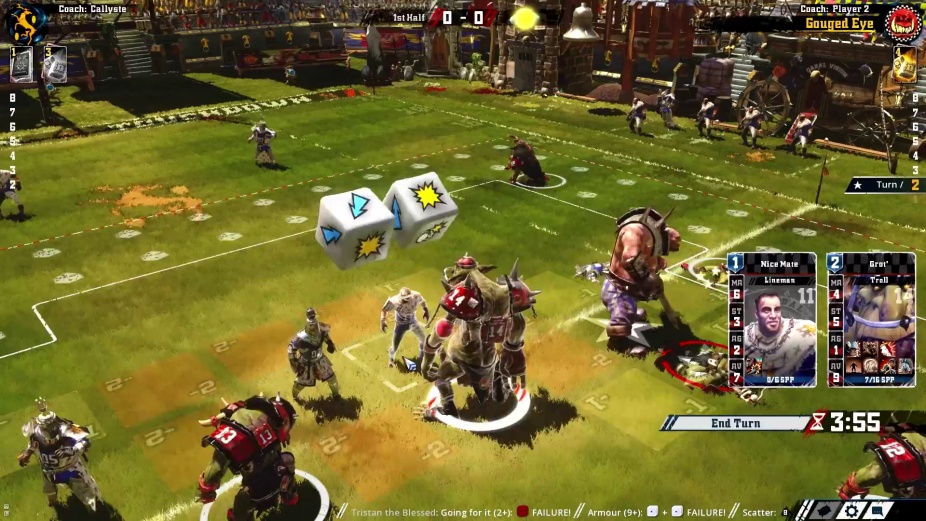Open the settings gear icon
The width and height of the screenshot is (926, 521).
(853, 510)
